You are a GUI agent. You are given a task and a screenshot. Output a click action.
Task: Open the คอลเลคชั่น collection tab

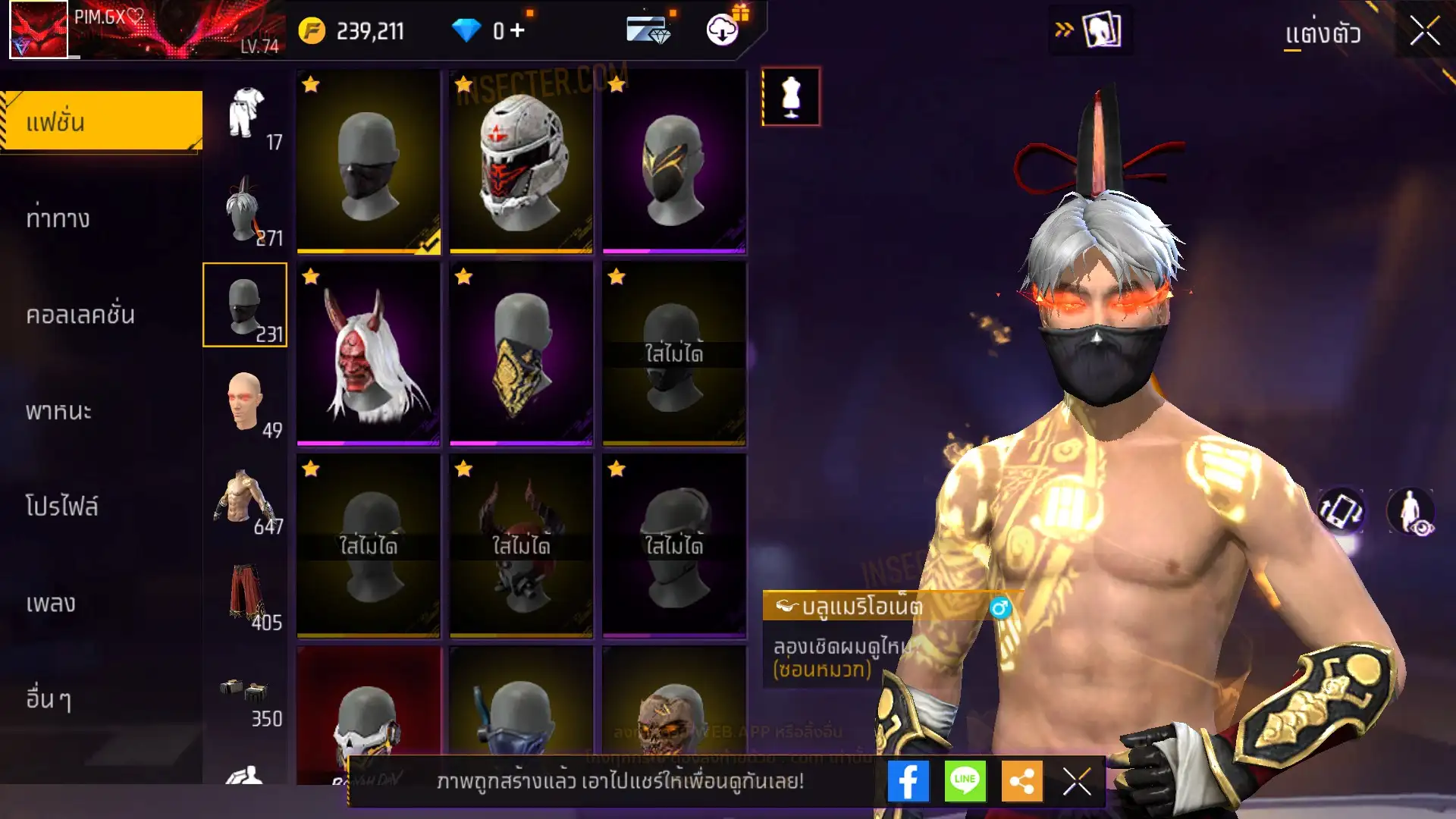pos(80,315)
